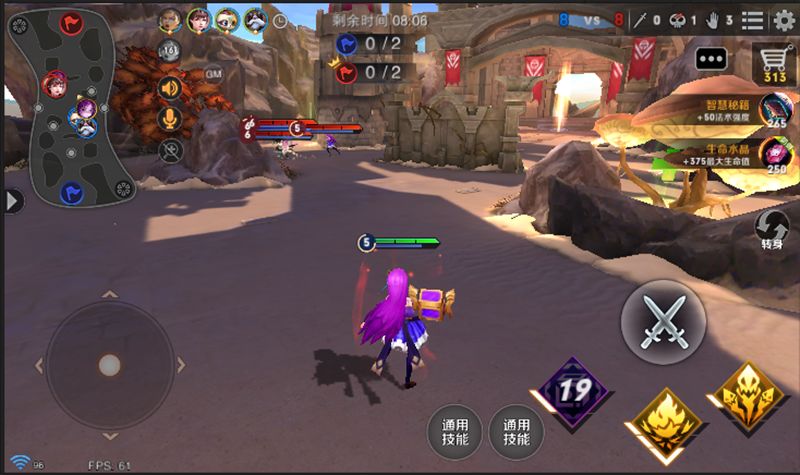Expand the left side panel arrow
Viewport: 800px width, 475px height.
pos(12,201)
